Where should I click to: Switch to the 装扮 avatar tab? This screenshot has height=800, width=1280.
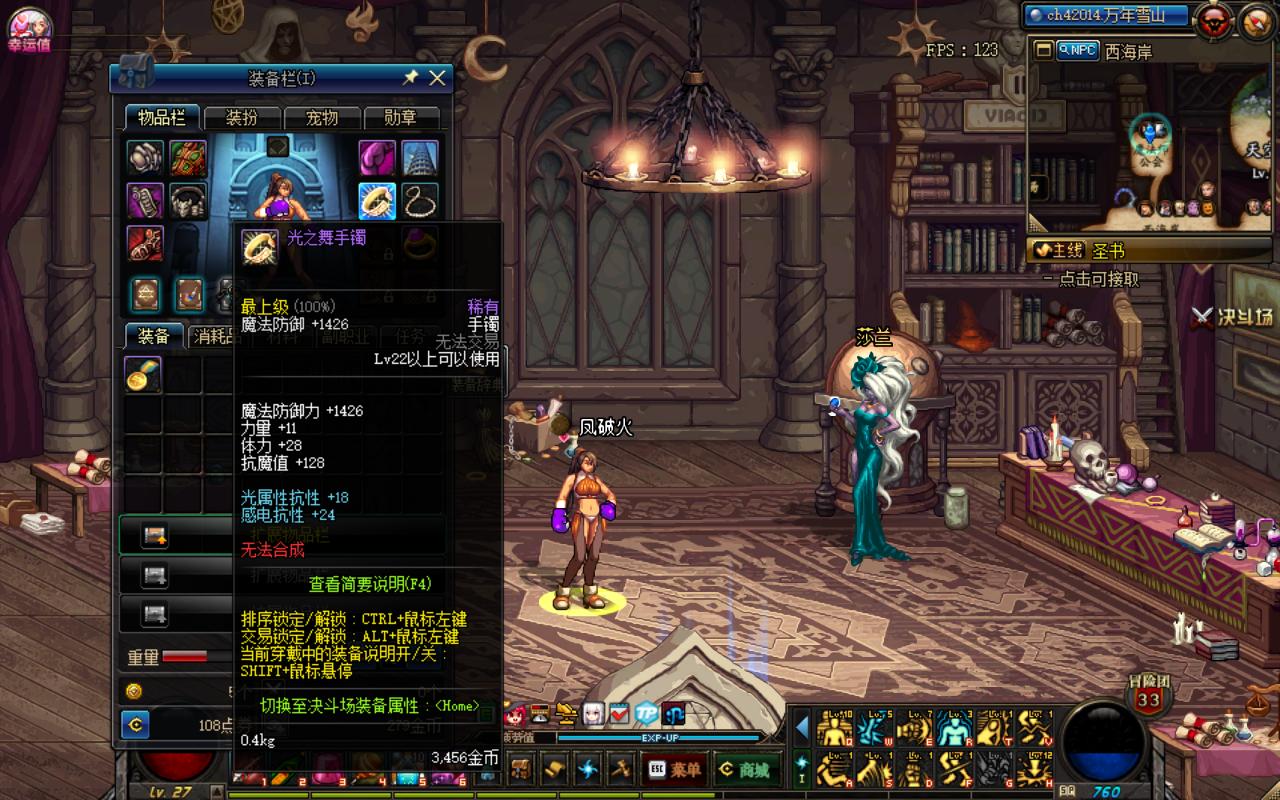click(241, 118)
